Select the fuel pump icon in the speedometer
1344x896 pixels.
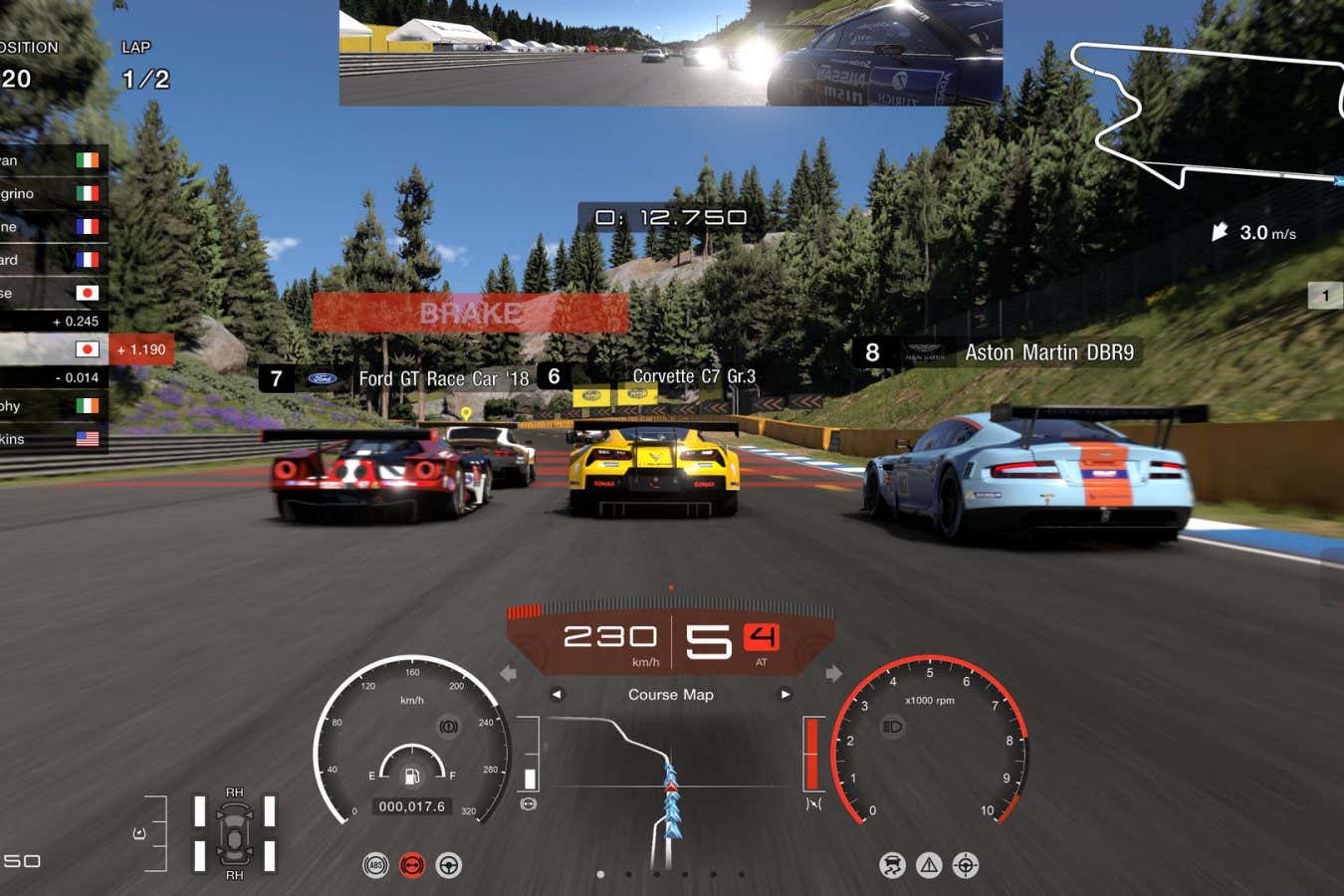pos(411,776)
